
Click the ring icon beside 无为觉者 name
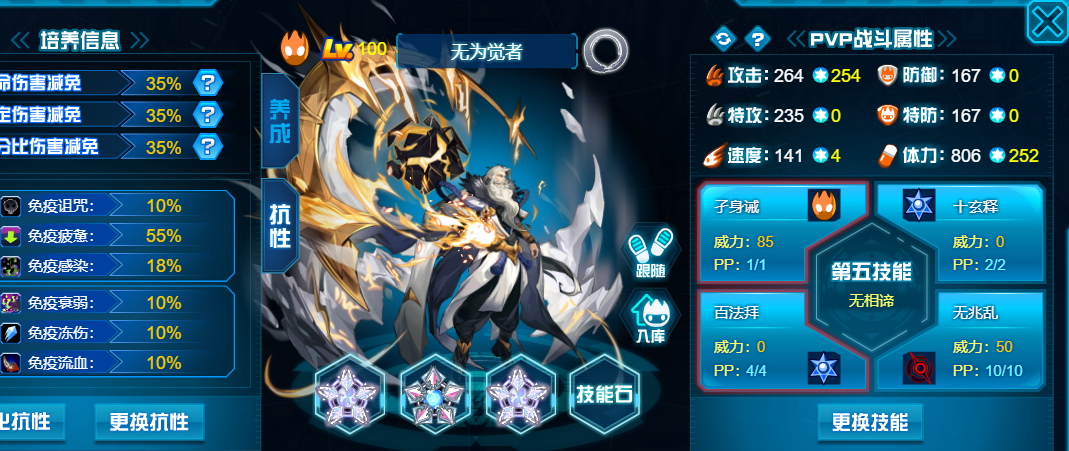tap(605, 49)
